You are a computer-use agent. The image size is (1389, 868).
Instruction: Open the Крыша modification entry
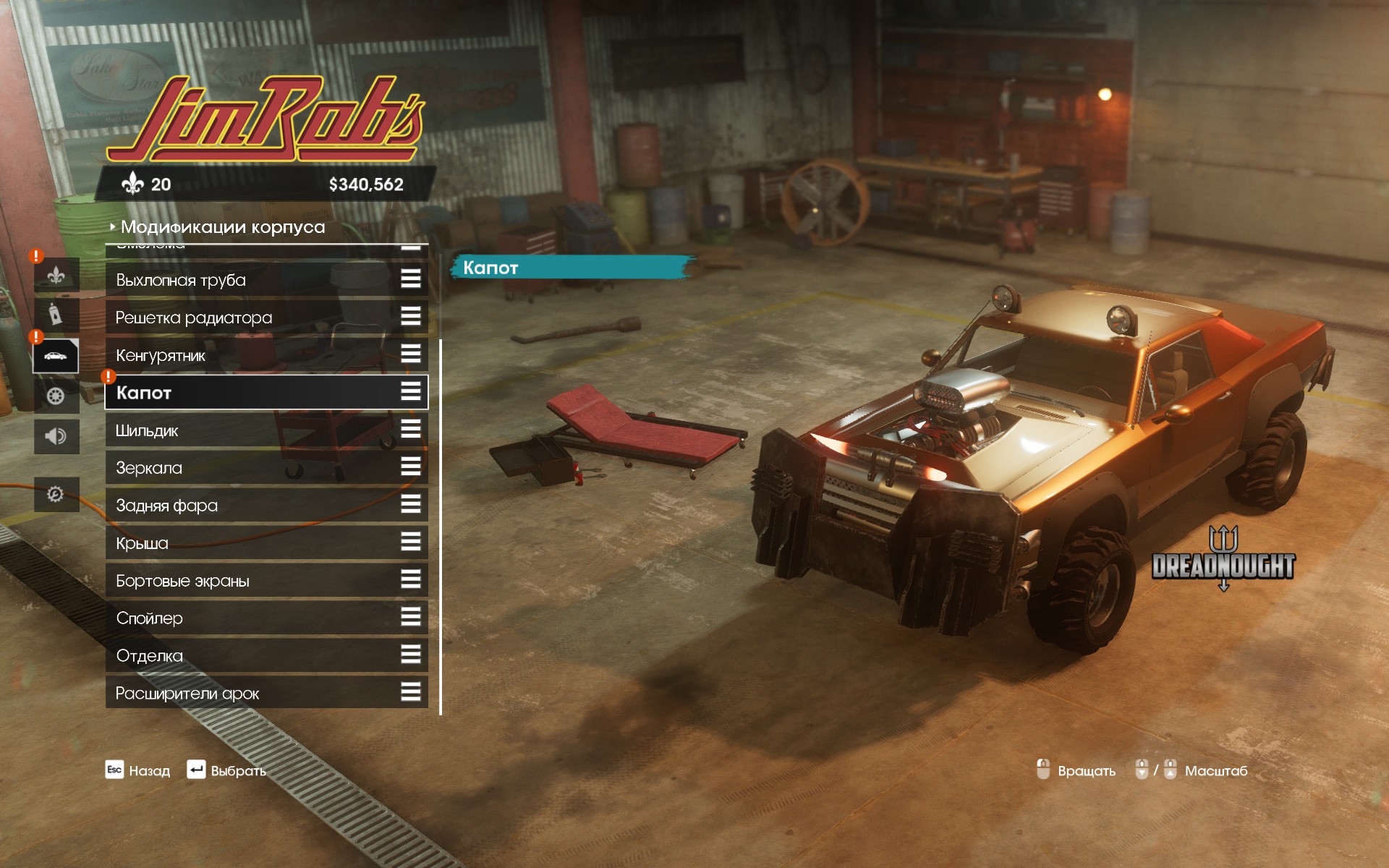(266, 543)
